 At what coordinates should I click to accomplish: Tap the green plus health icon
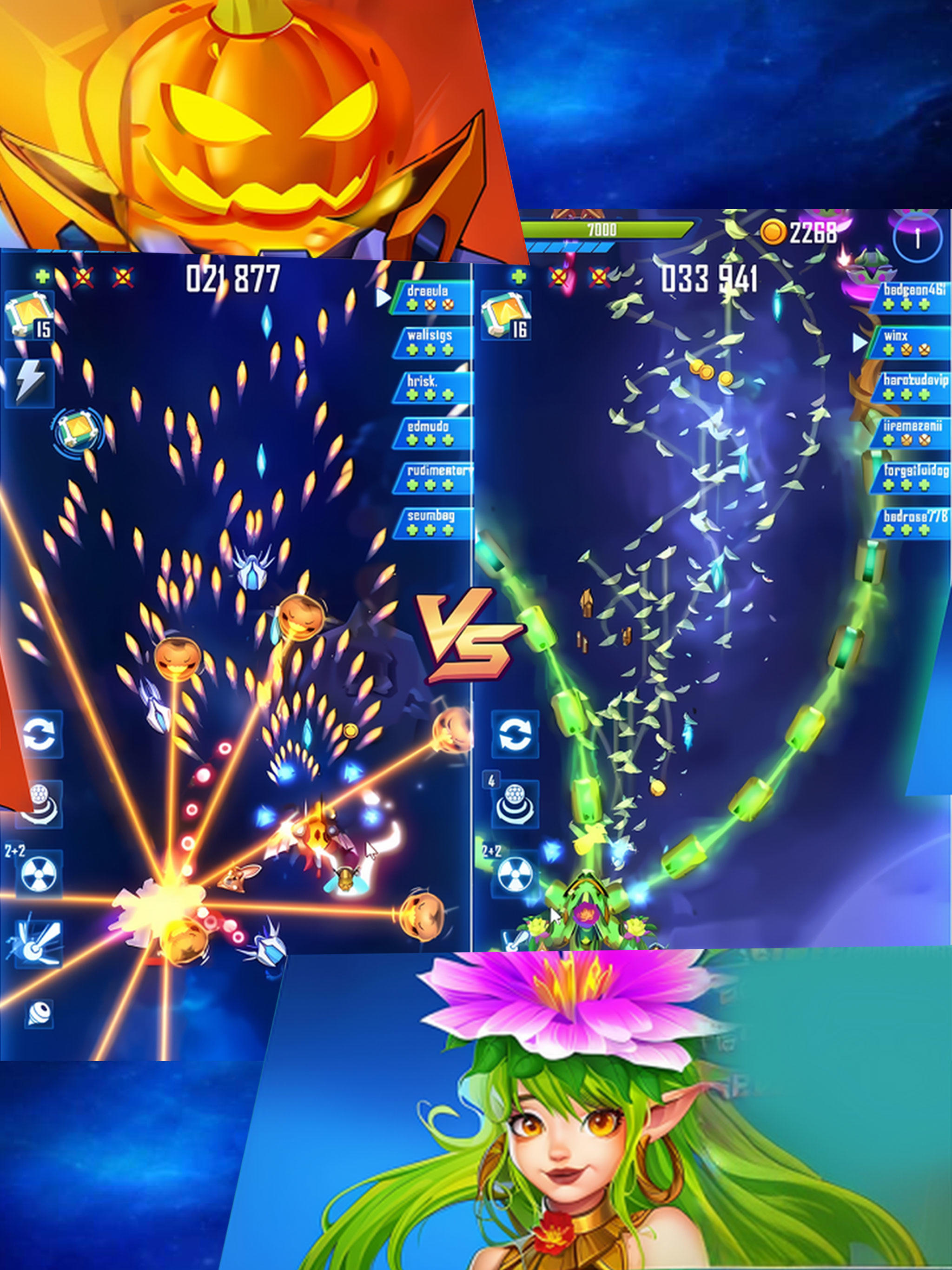pos(42,276)
